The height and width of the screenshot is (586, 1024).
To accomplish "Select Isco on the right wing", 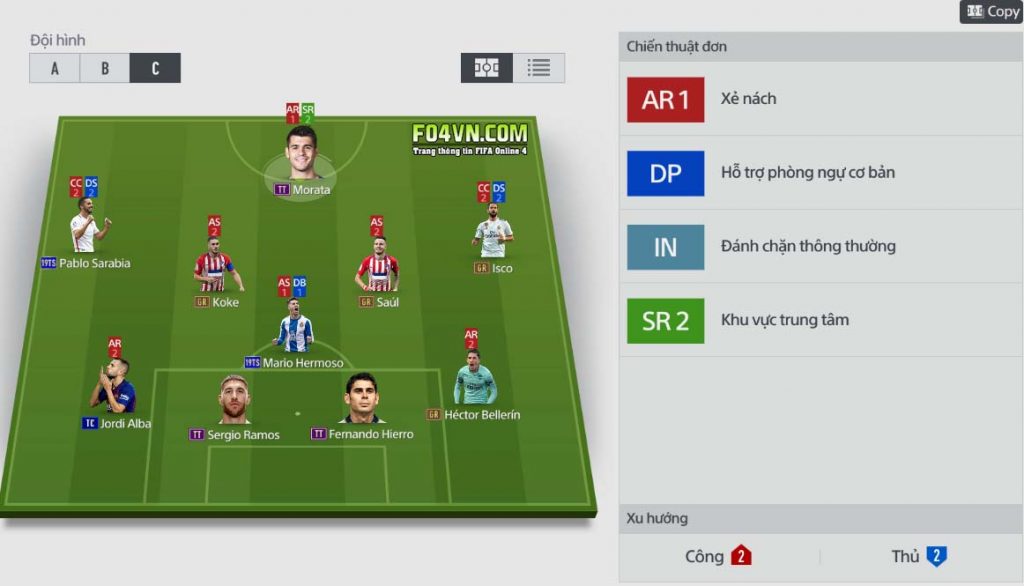I will point(493,236).
